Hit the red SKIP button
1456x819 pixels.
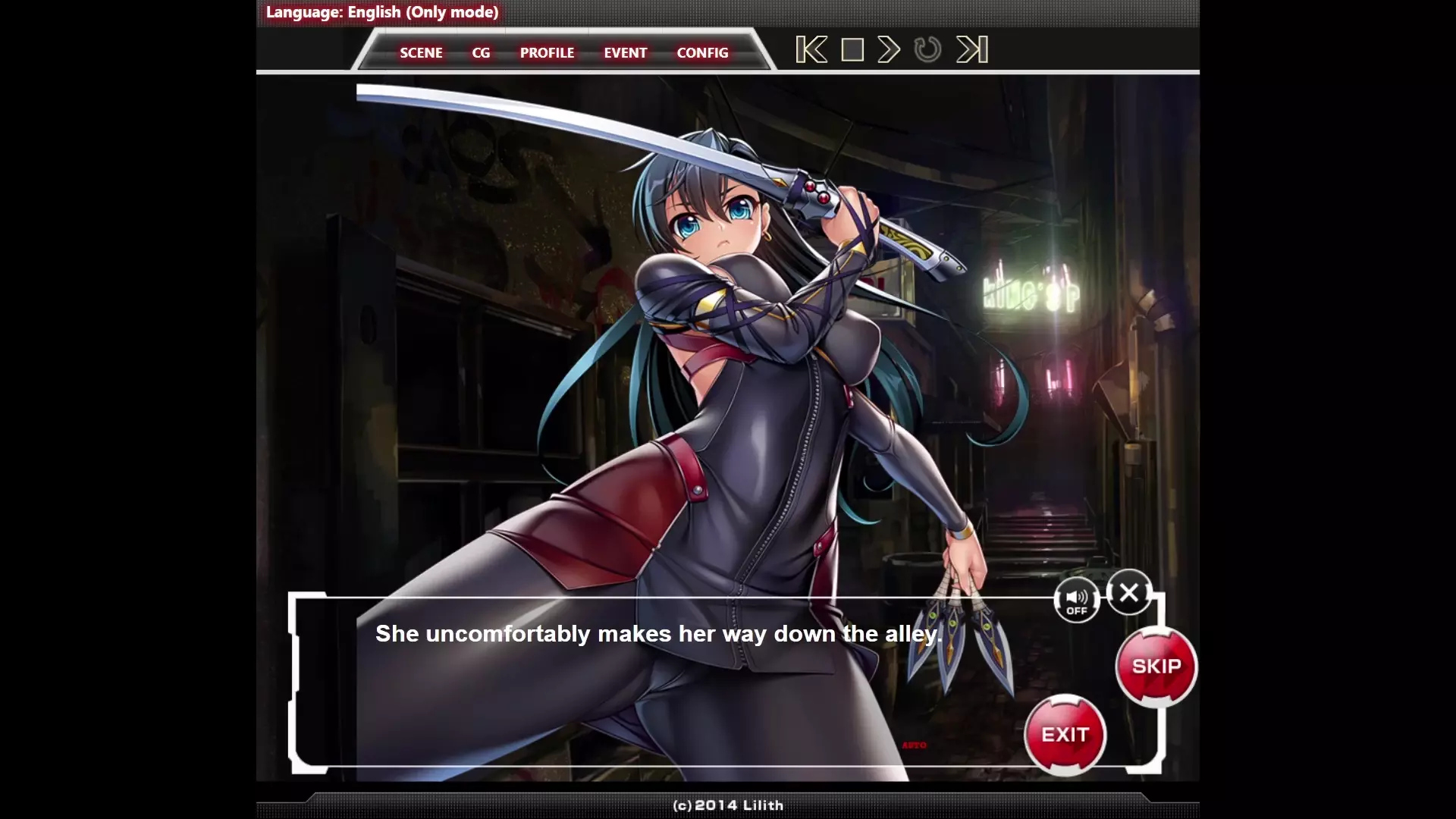[x=1156, y=667]
